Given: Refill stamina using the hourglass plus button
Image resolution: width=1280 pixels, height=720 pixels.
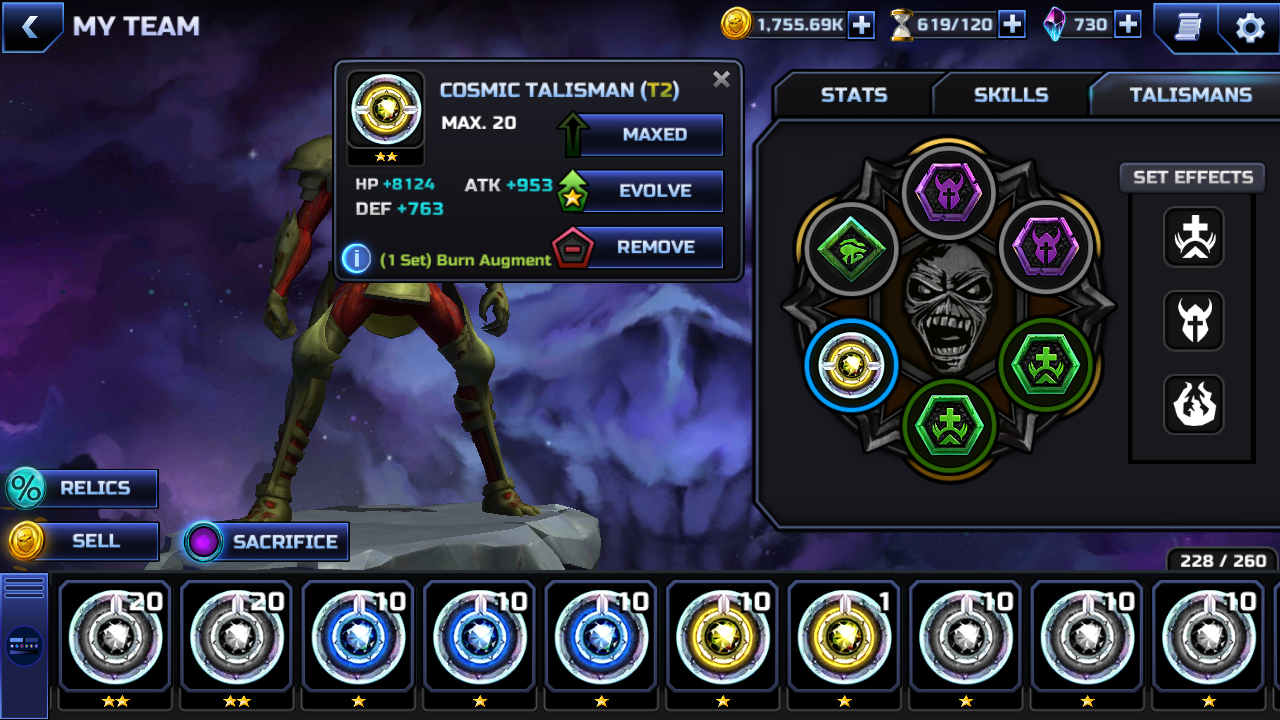Looking at the screenshot, I should [x=1012, y=25].
